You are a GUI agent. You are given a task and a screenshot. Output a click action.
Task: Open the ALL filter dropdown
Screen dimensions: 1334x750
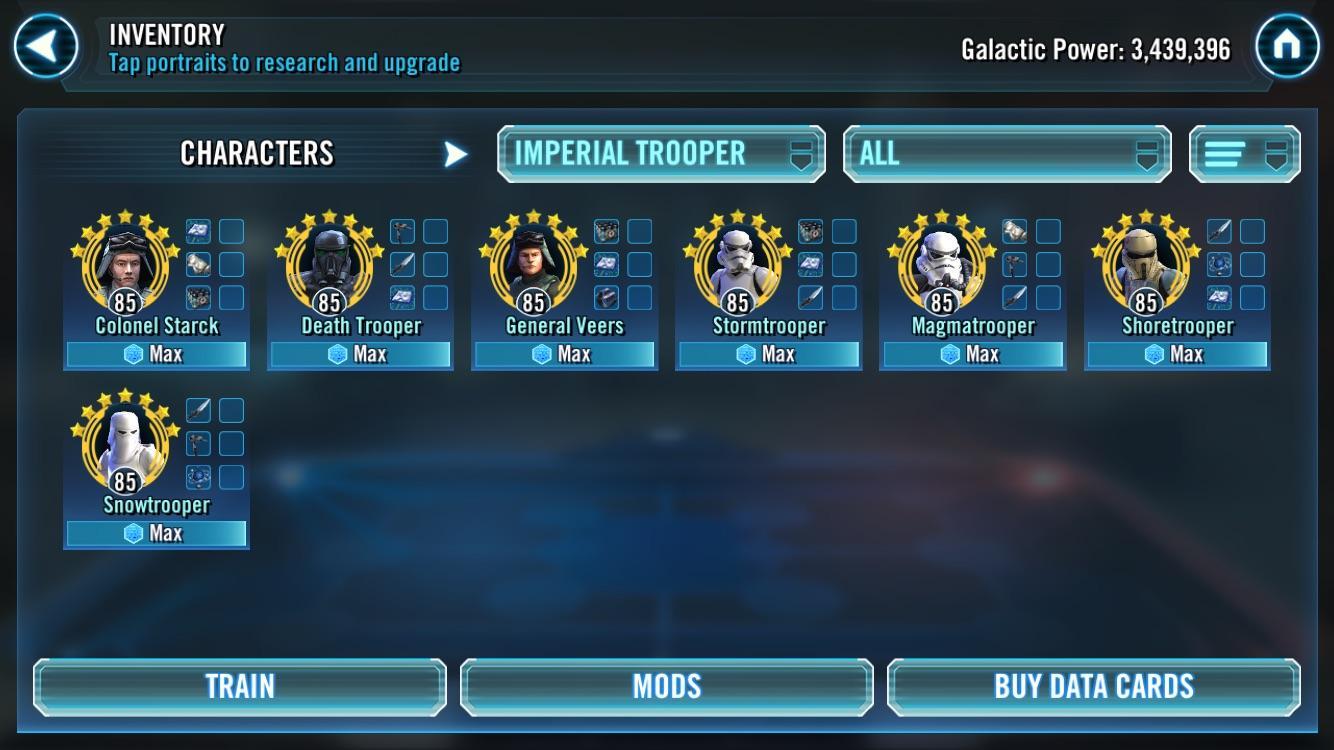pos(1006,152)
